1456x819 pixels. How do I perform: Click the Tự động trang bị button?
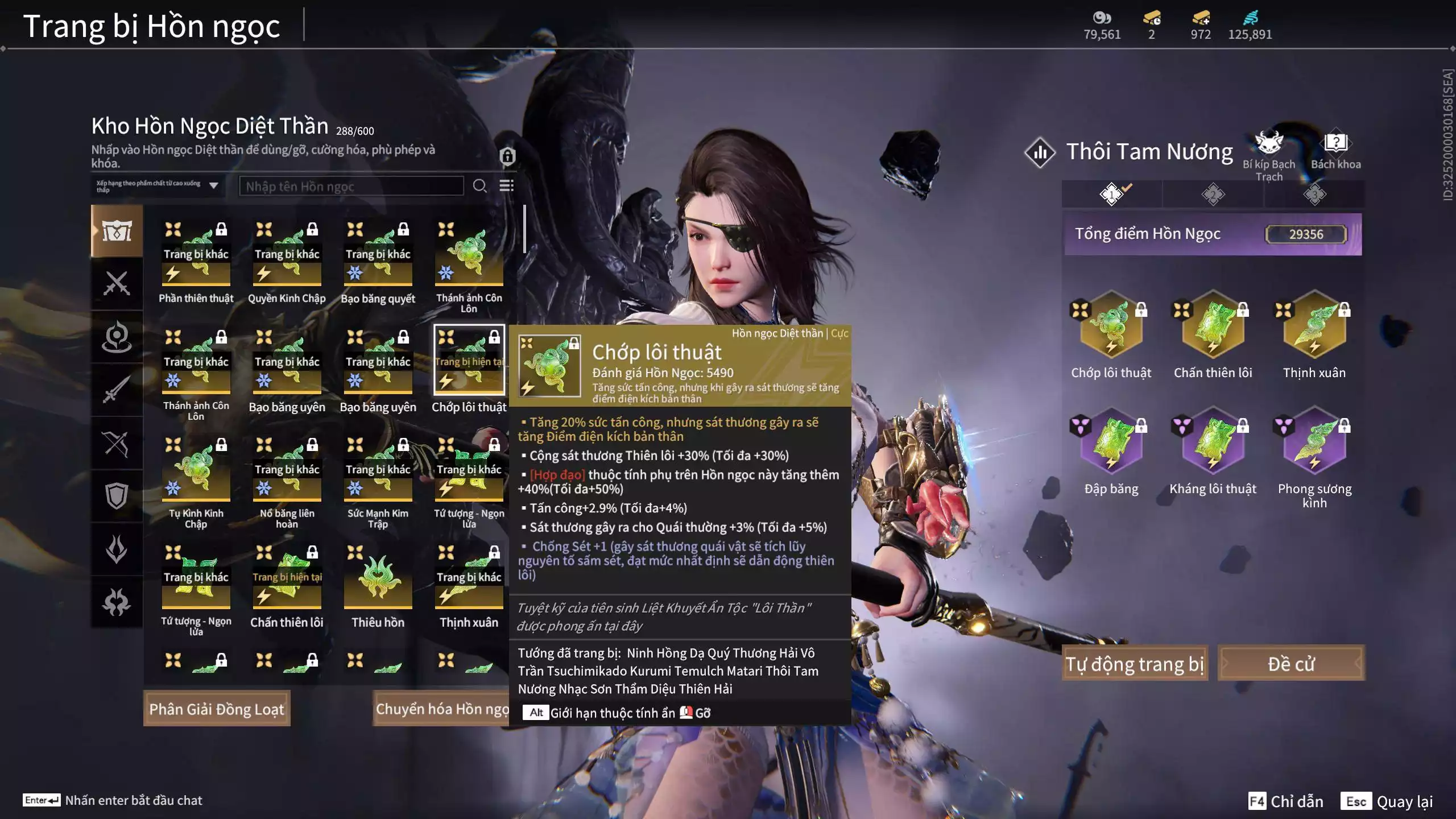(x=1135, y=663)
